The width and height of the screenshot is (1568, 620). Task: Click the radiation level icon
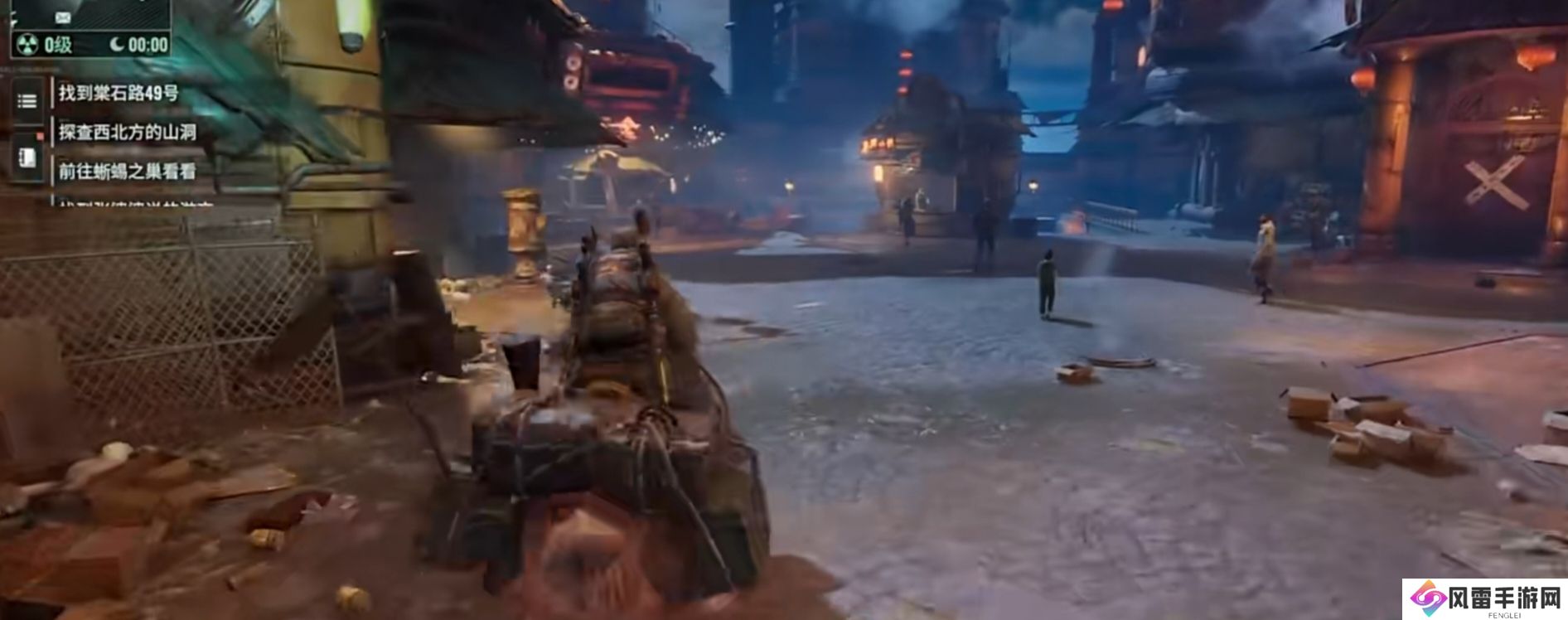pyautogui.click(x=27, y=45)
